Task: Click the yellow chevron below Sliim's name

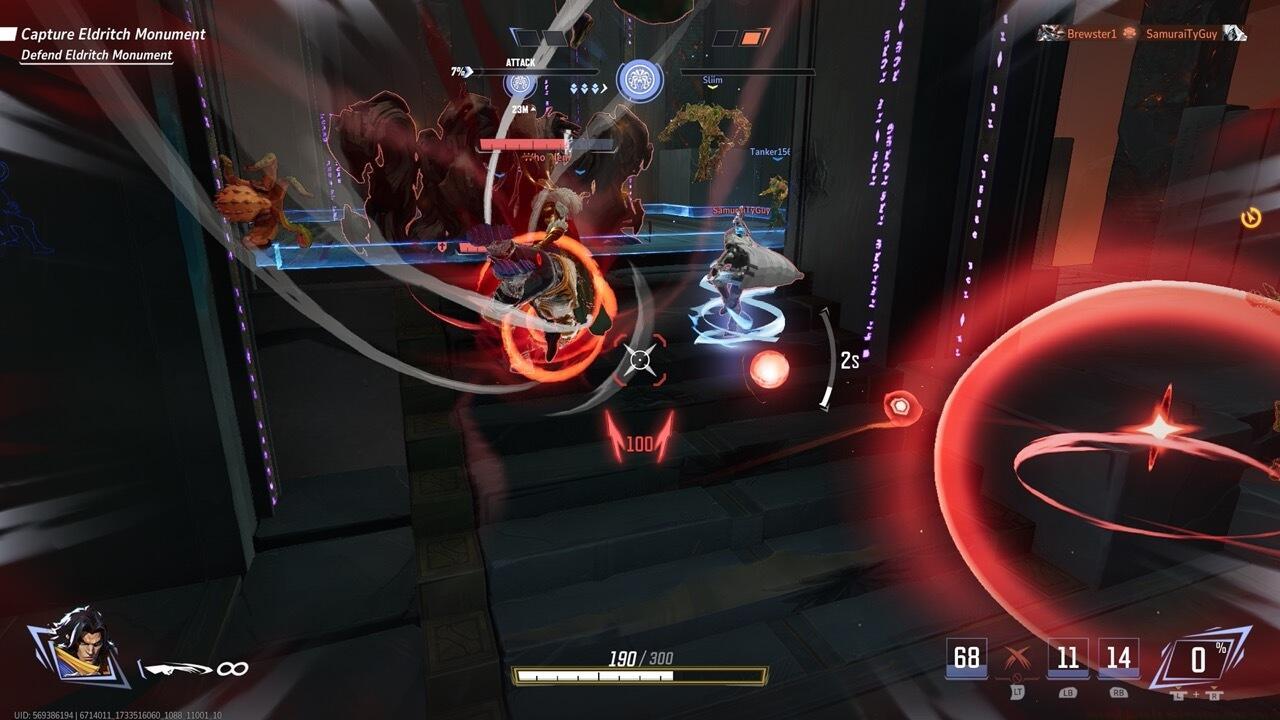Action: 711,86
